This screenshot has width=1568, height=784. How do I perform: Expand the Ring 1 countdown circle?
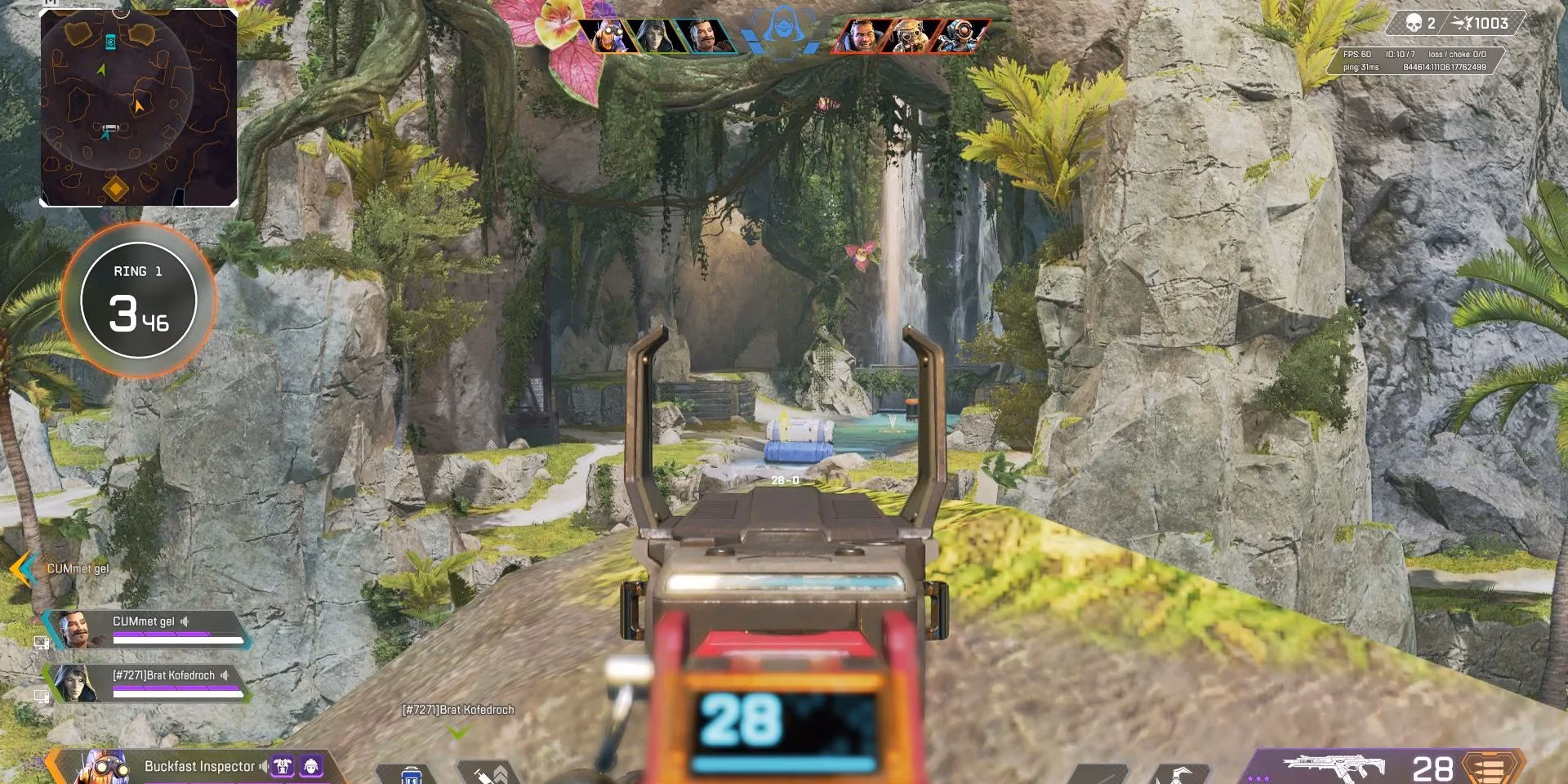(x=137, y=301)
